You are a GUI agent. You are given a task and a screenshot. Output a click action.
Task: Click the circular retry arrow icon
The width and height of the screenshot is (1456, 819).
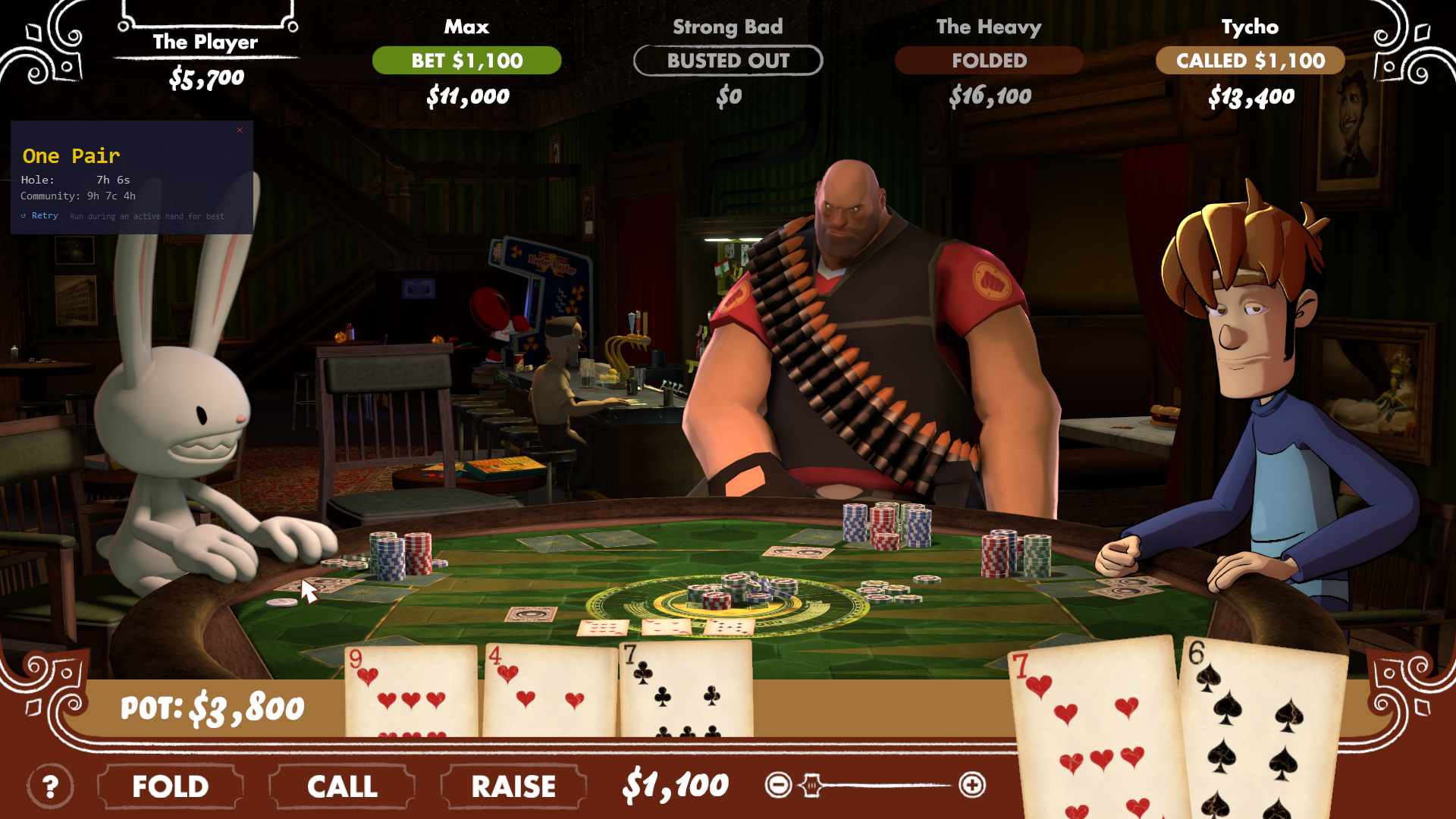click(23, 215)
